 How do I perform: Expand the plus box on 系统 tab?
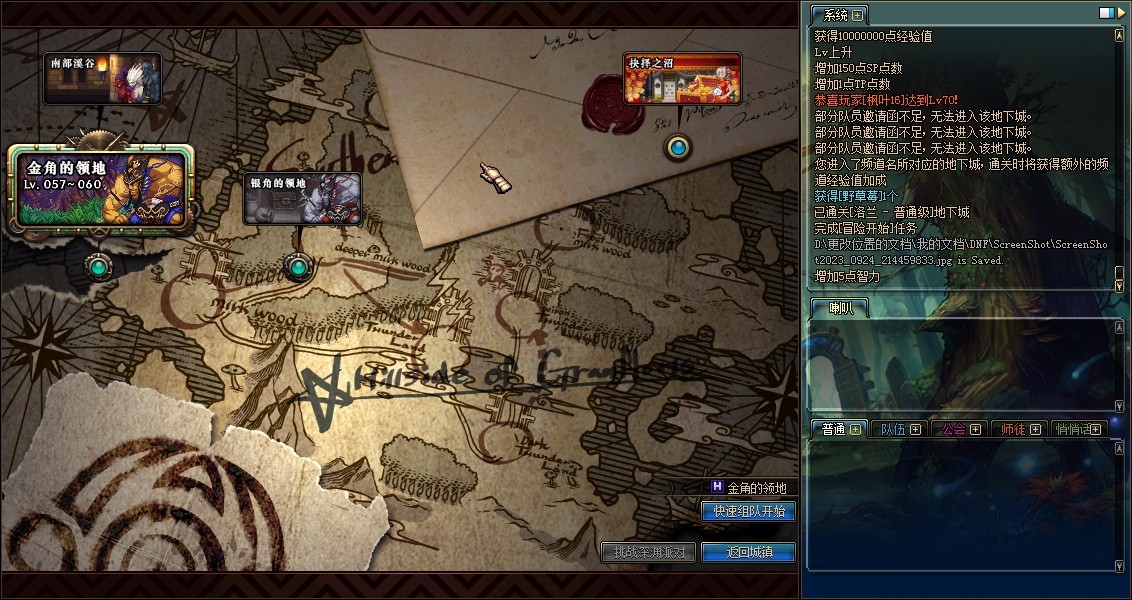pyautogui.click(x=858, y=16)
